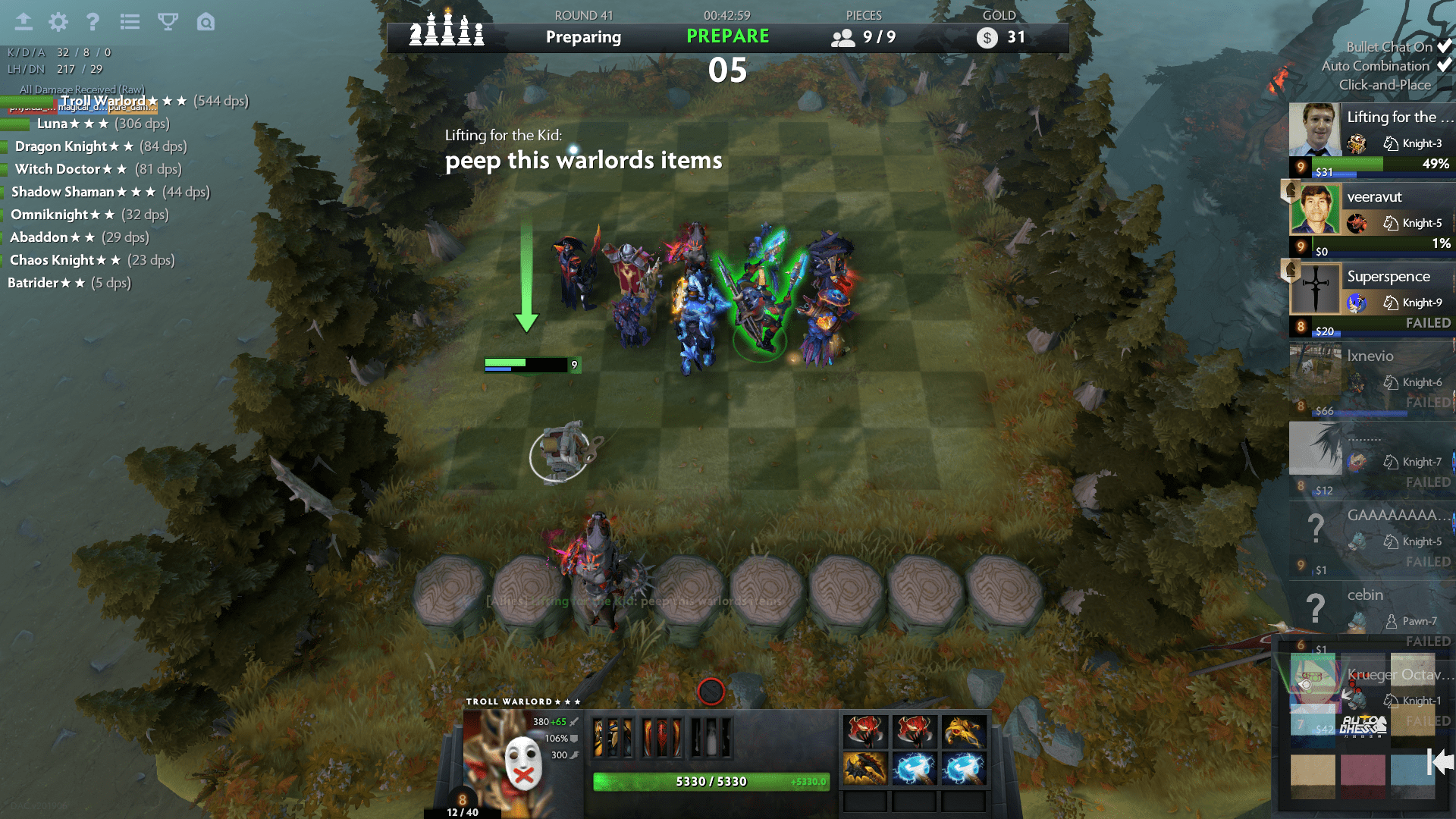Screen dimensions: 1456x819
Task: Toggle Bullet Chat On checkmark
Action: coord(1444,47)
